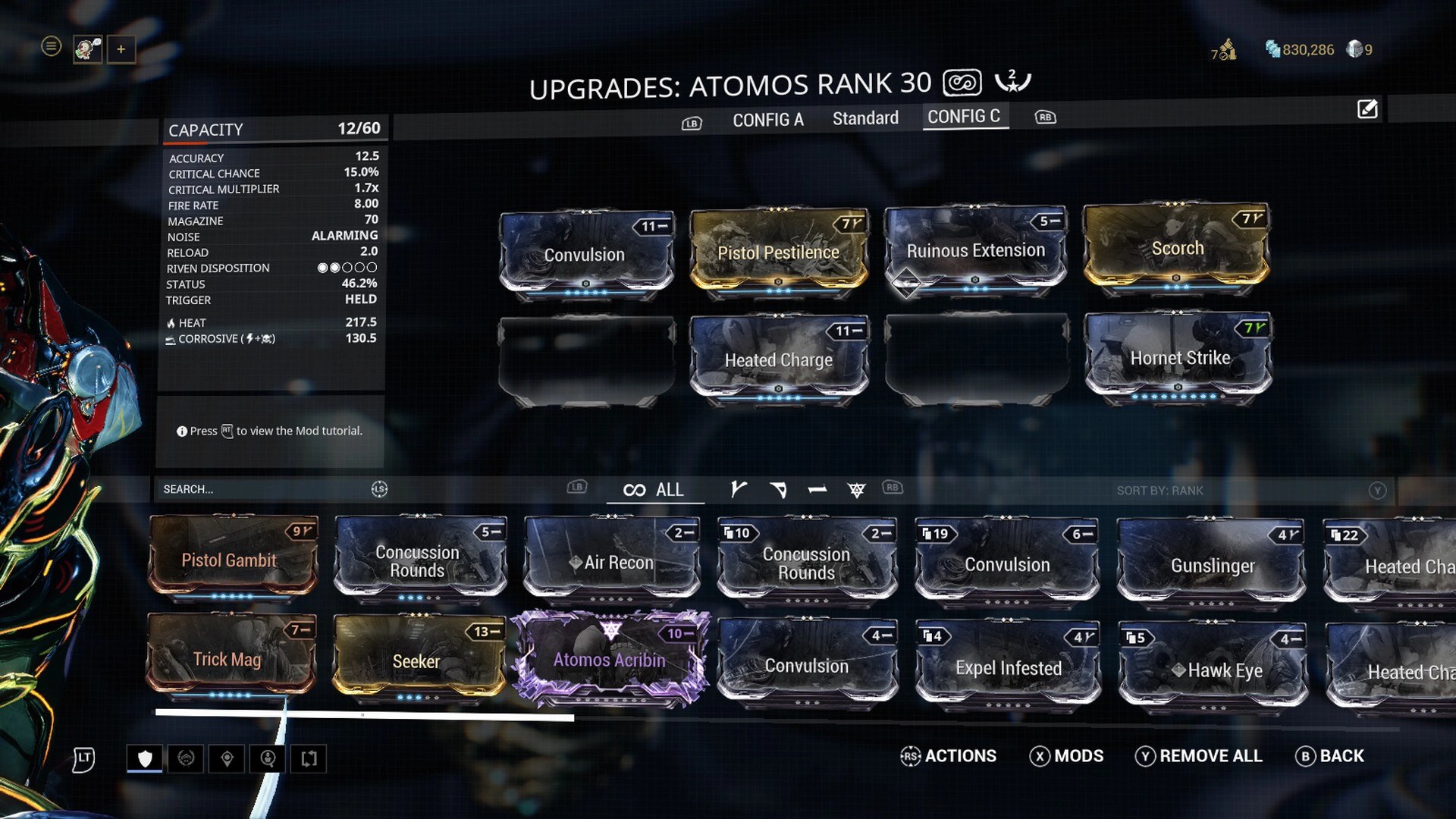Viewport: 1456px width, 819px height.
Task: Select the equipped Scorch mod
Action: [1176, 247]
